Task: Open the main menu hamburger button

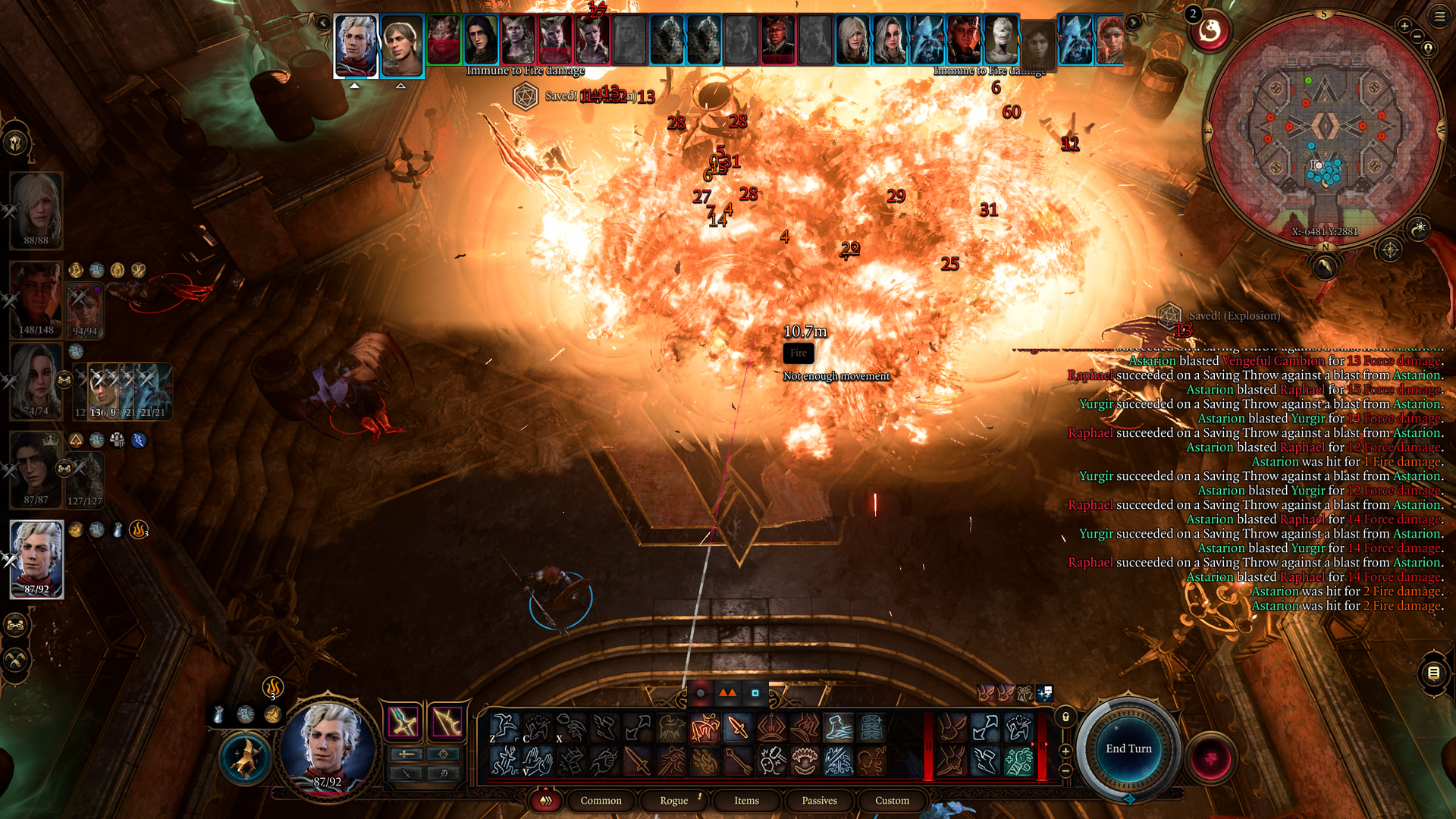Action: click(1439, 16)
